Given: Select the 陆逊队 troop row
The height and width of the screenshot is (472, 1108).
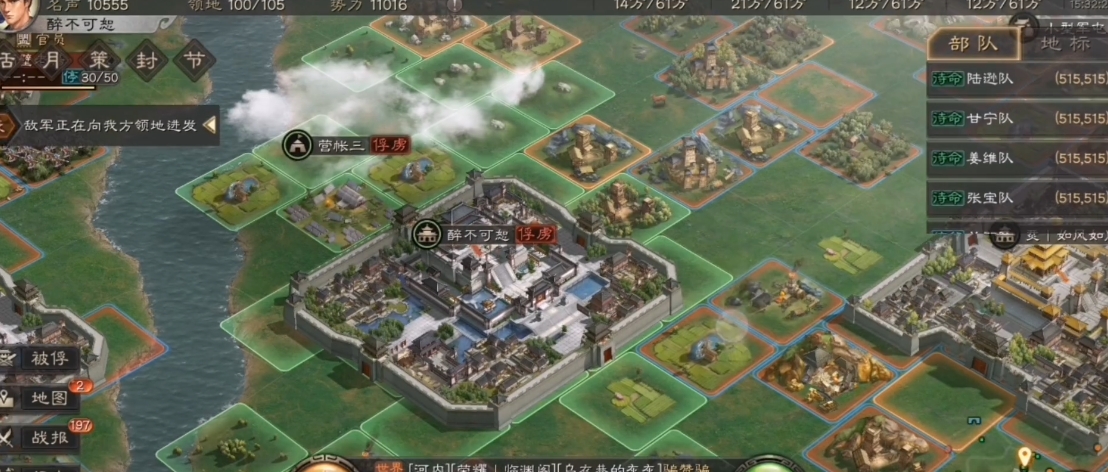Looking at the screenshot, I should click(x=1015, y=81).
